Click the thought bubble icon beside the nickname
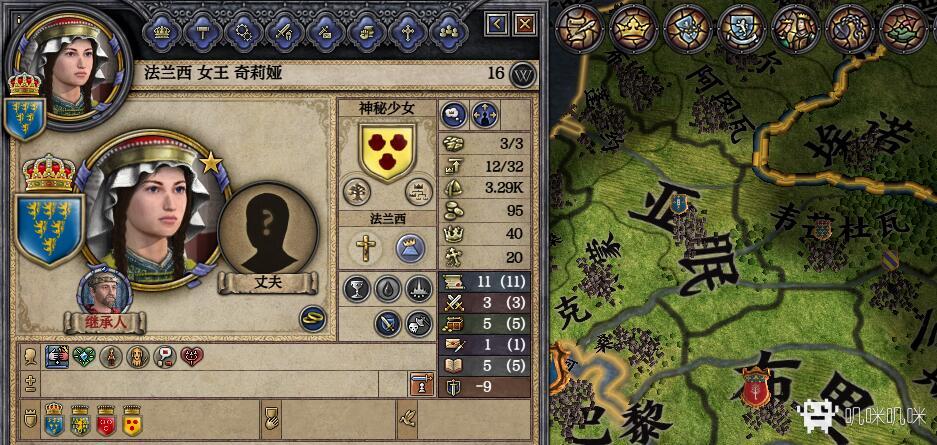The image size is (937, 445). coord(453,113)
